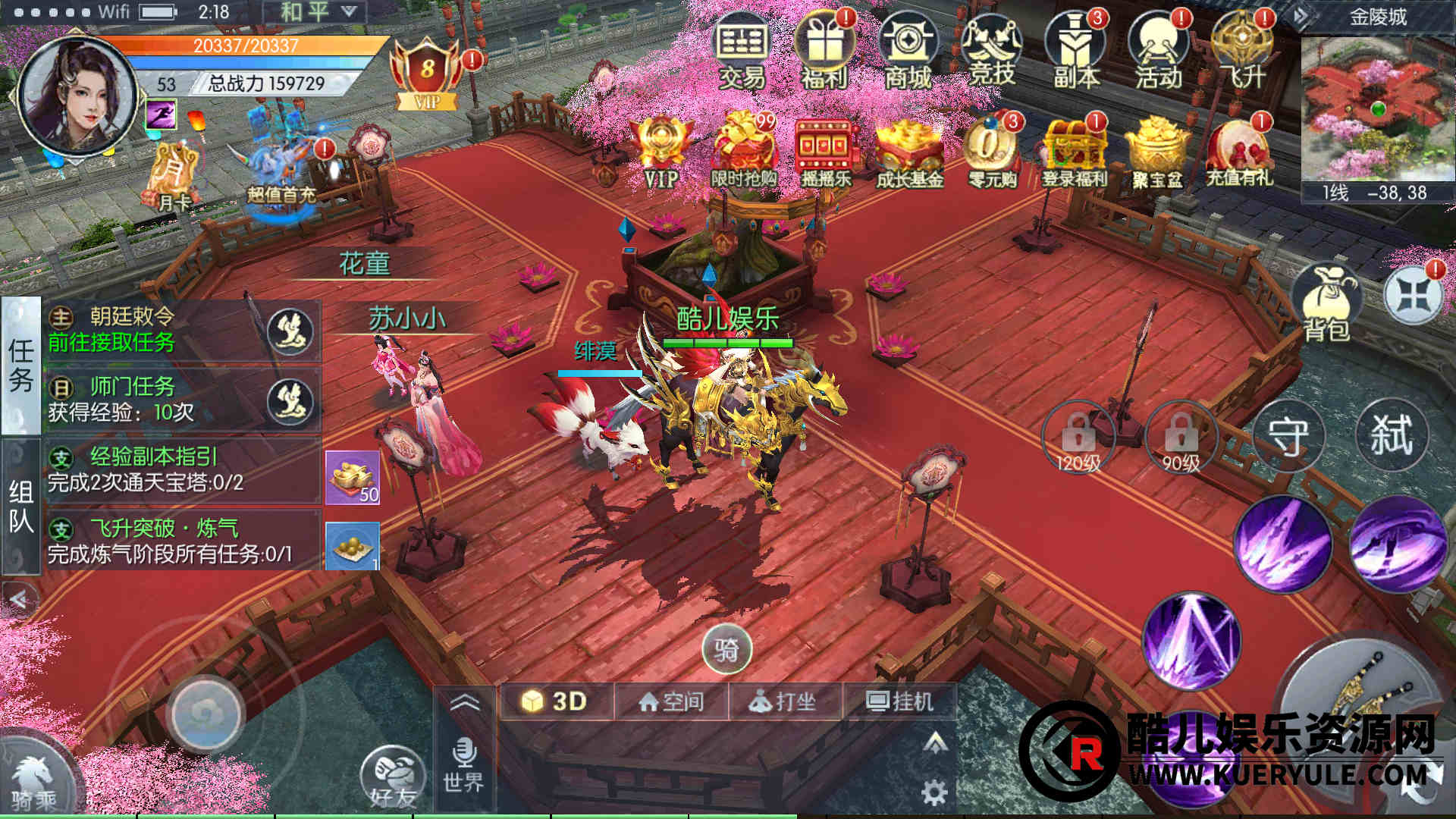This screenshot has height=819, width=1456.
Task: Switch to the 组队 team tab
Action: click(x=20, y=506)
